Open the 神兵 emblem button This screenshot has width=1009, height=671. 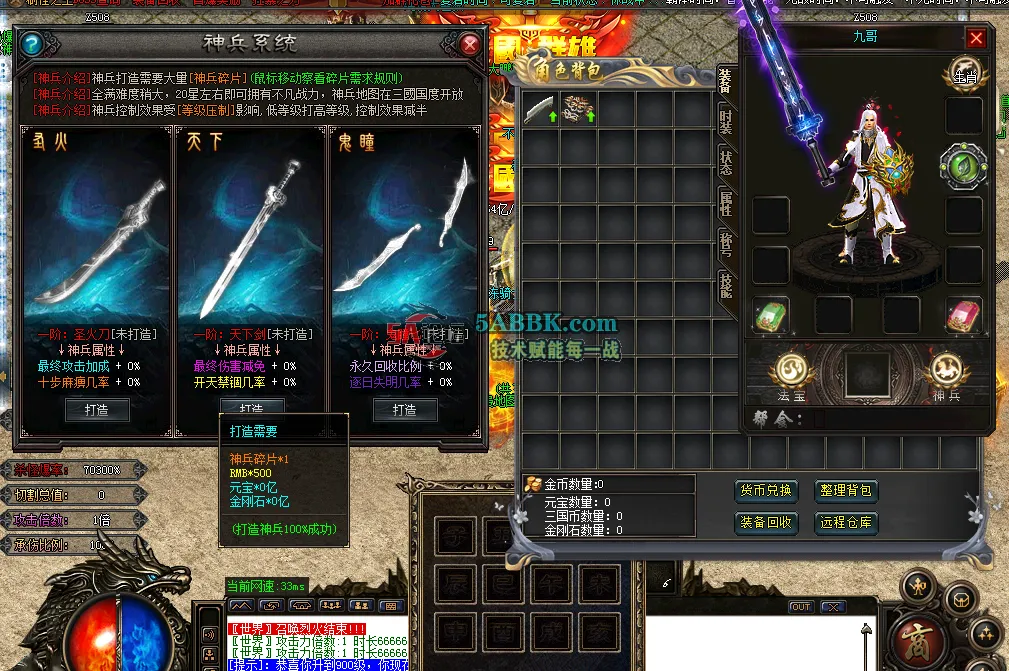pos(945,372)
